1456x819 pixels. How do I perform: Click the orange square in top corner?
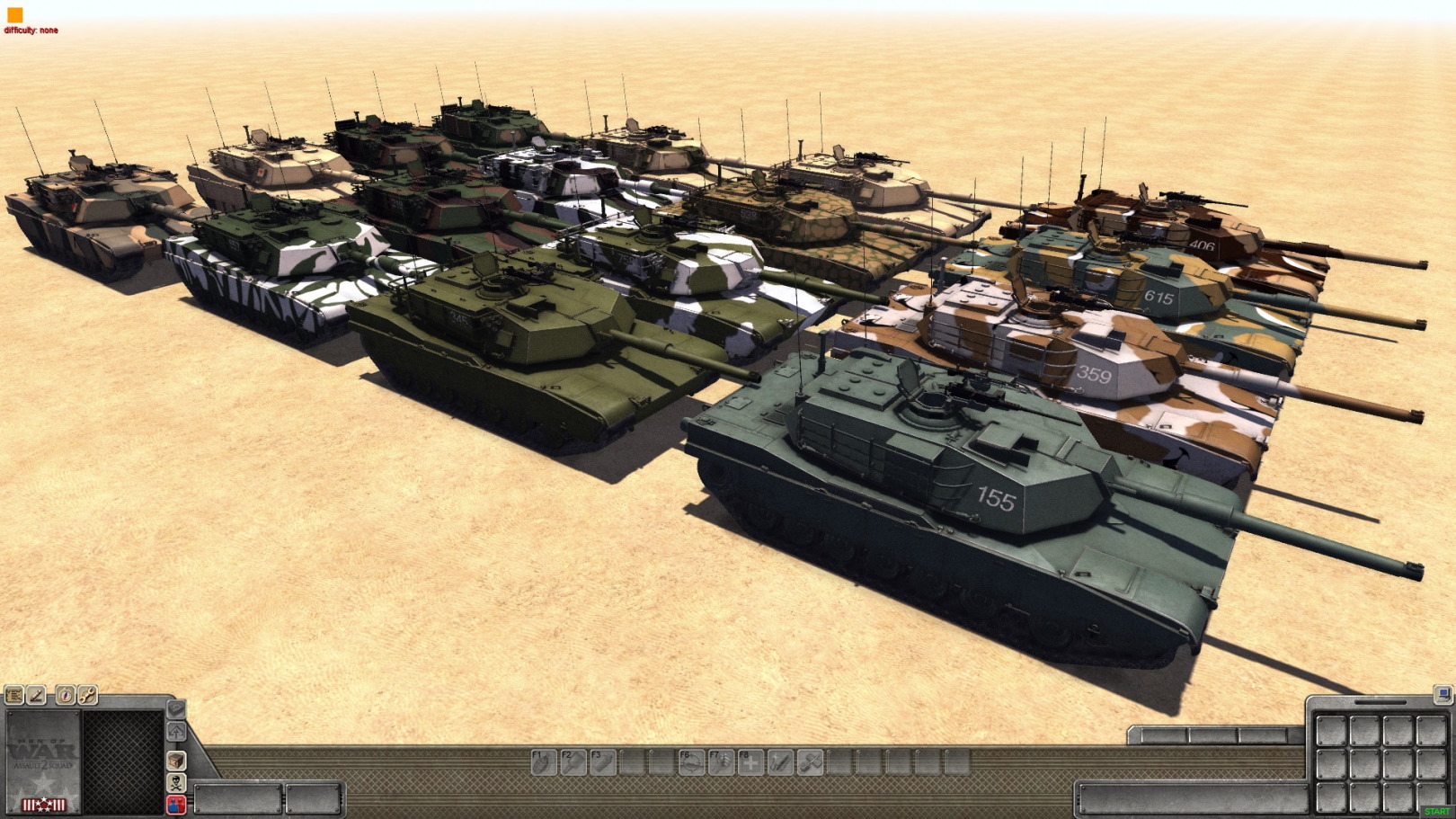point(14,14)
